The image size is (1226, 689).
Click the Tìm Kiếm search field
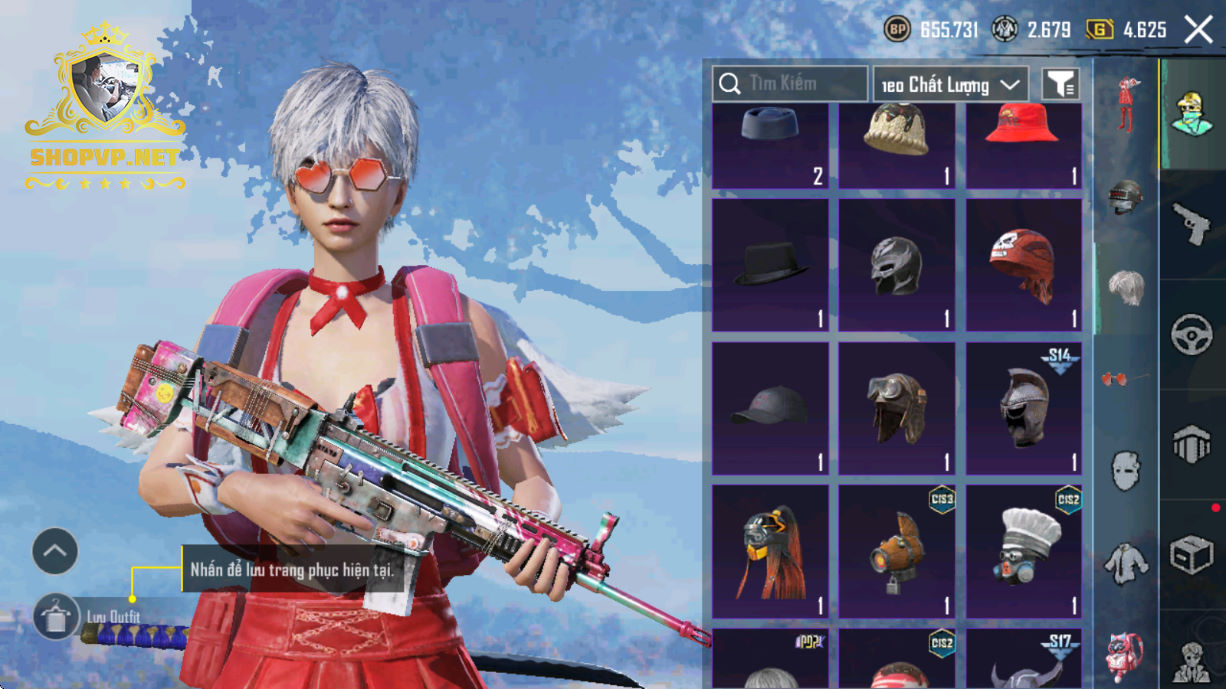[790, 84]
